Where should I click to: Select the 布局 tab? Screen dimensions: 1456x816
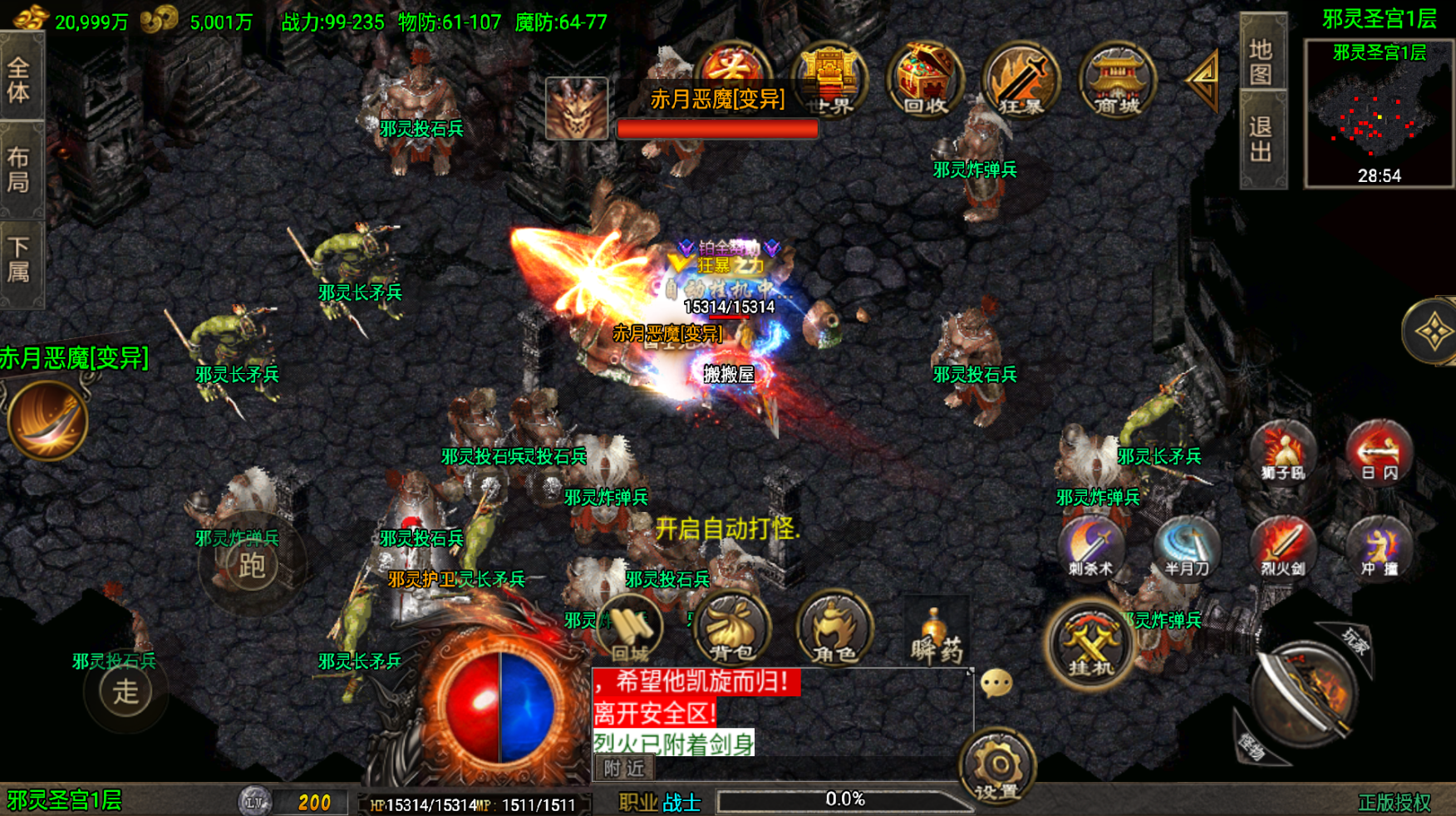[x=19, y=170]
